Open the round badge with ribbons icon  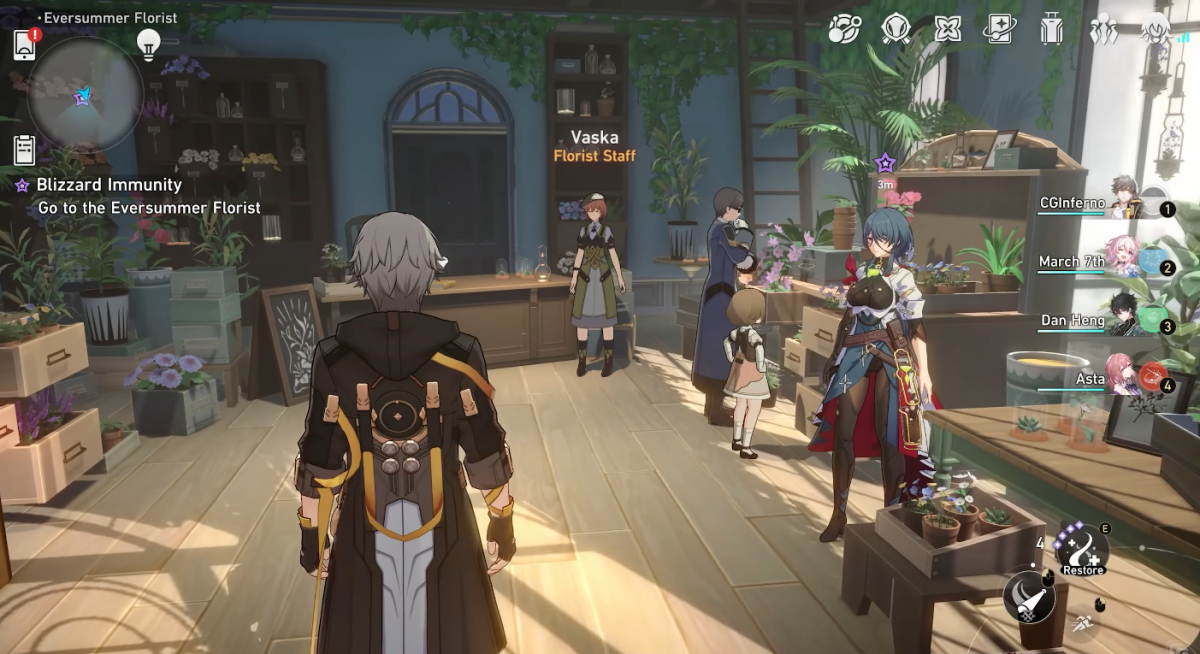click(x=895, y=29)
